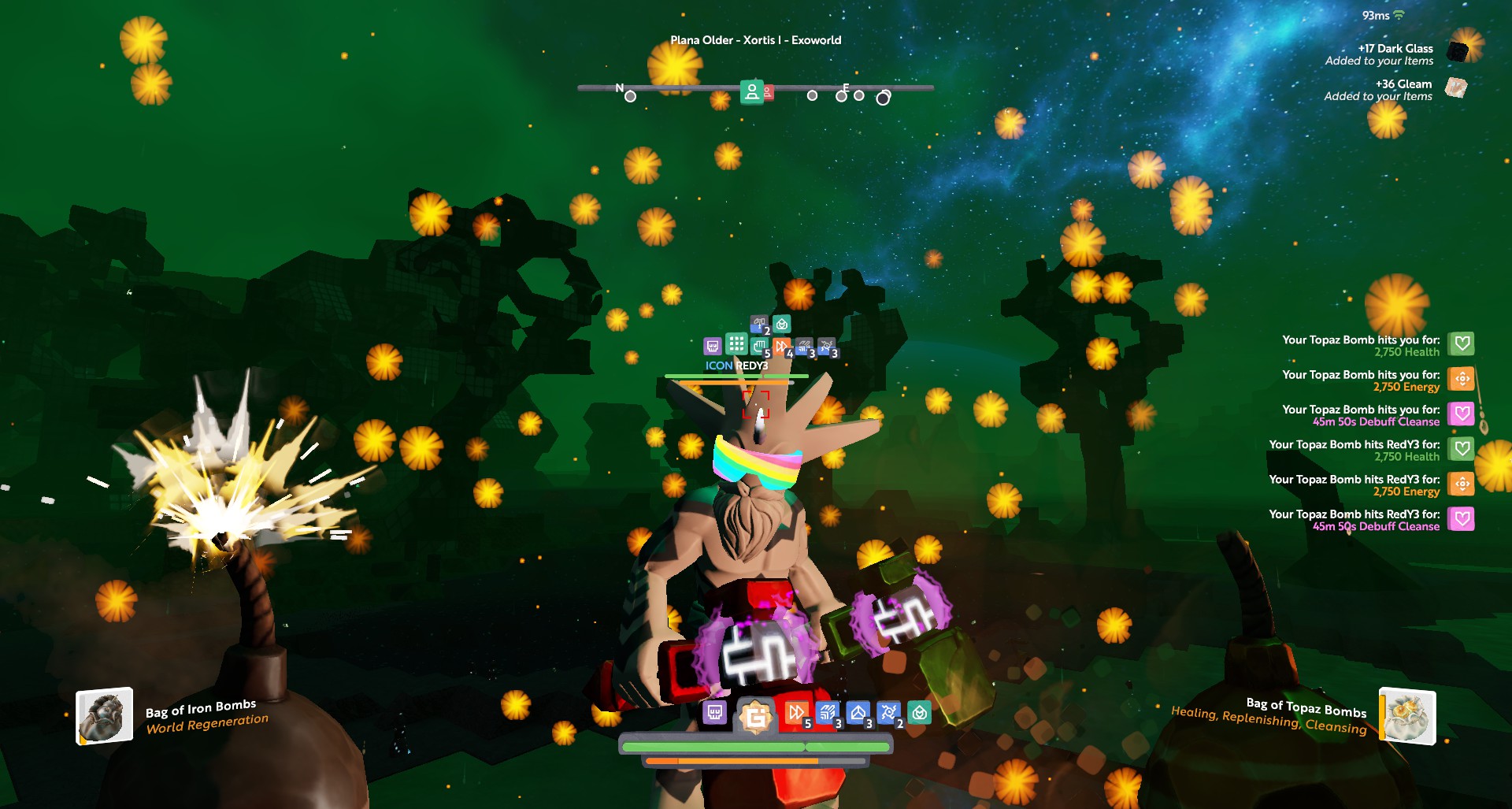Click the connection ping indicator
The height and width of the screenshot is (809, 1512).
pos(1383,16)
